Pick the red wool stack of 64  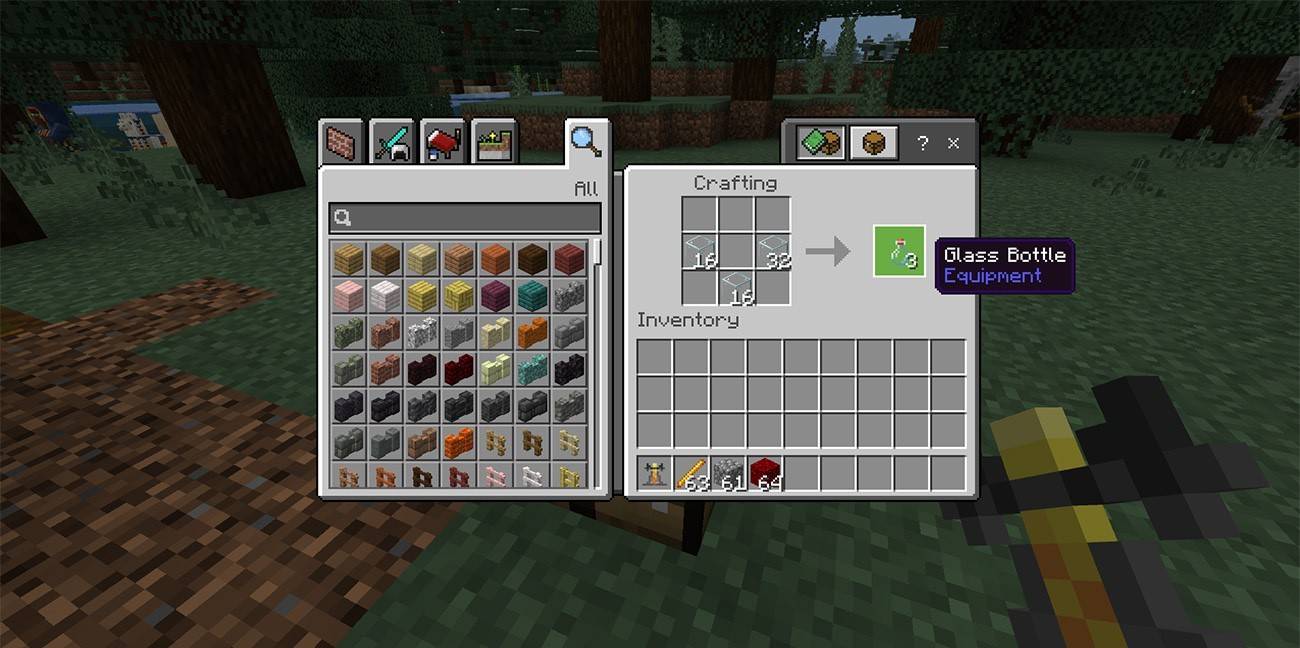click(x=766, y=473)
